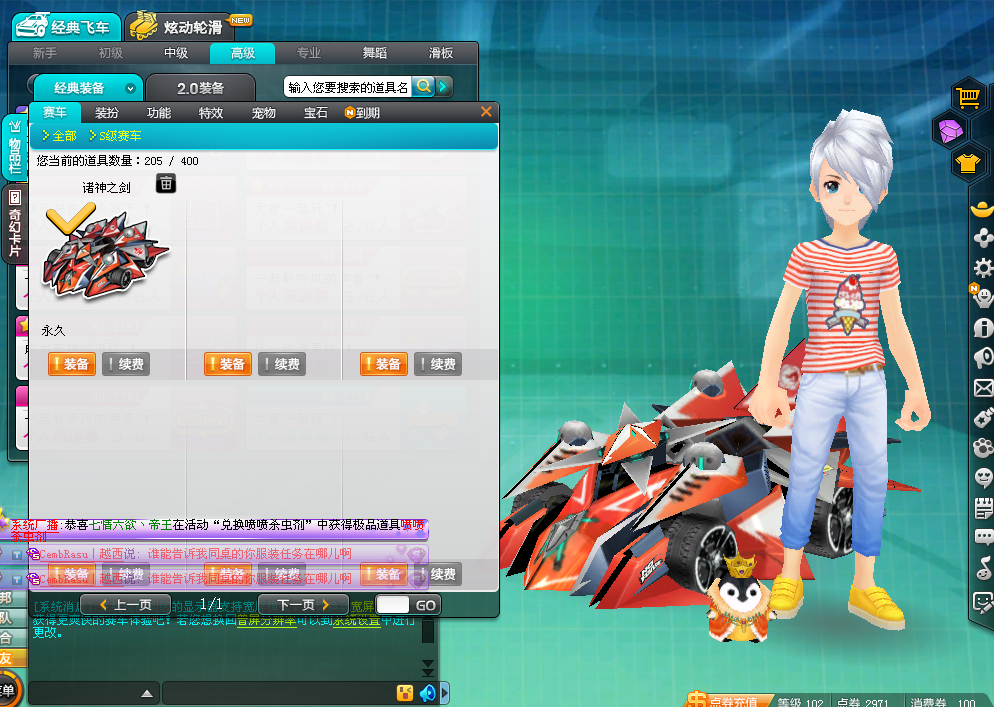This screenshot has height=707, width=994.
Task: Open the 到期 expired items tab
Action: pyautogui.click(x=363, y=113)
